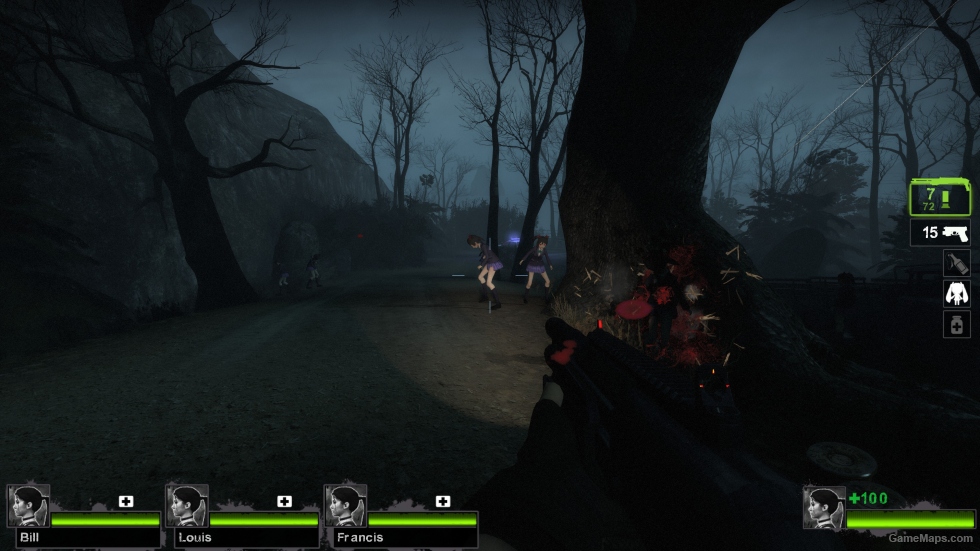Click your own survivor portrait
Screen dimensions: 980x551
point(823,508)
